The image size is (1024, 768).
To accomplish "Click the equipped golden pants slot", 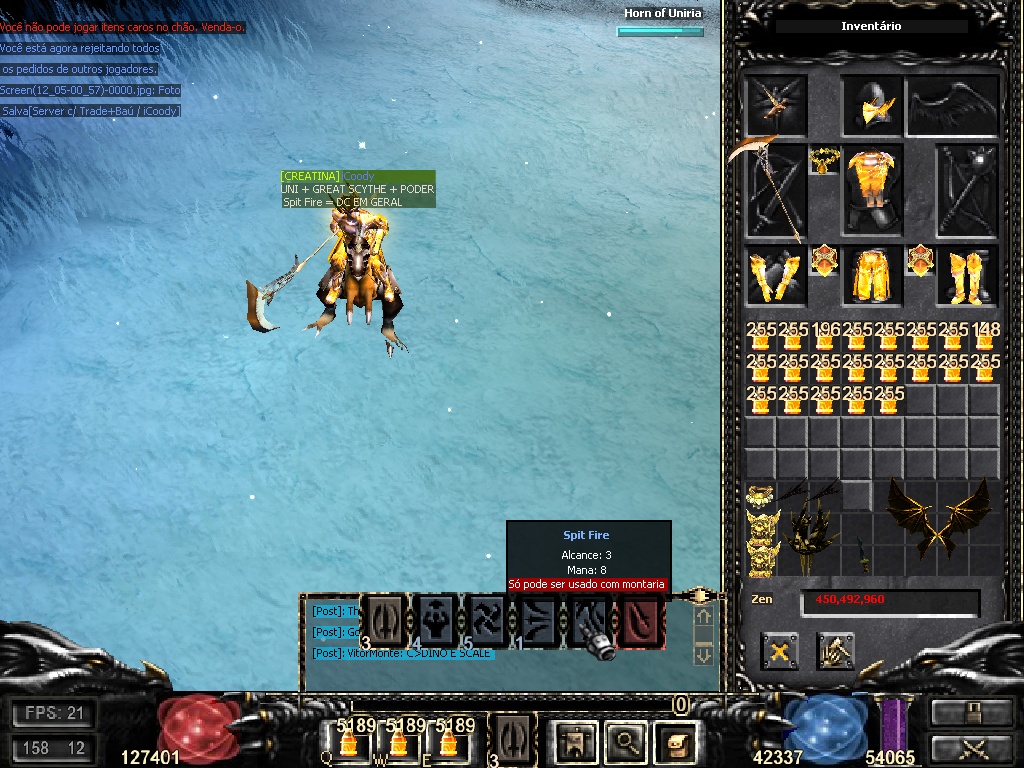I will 873,276.
